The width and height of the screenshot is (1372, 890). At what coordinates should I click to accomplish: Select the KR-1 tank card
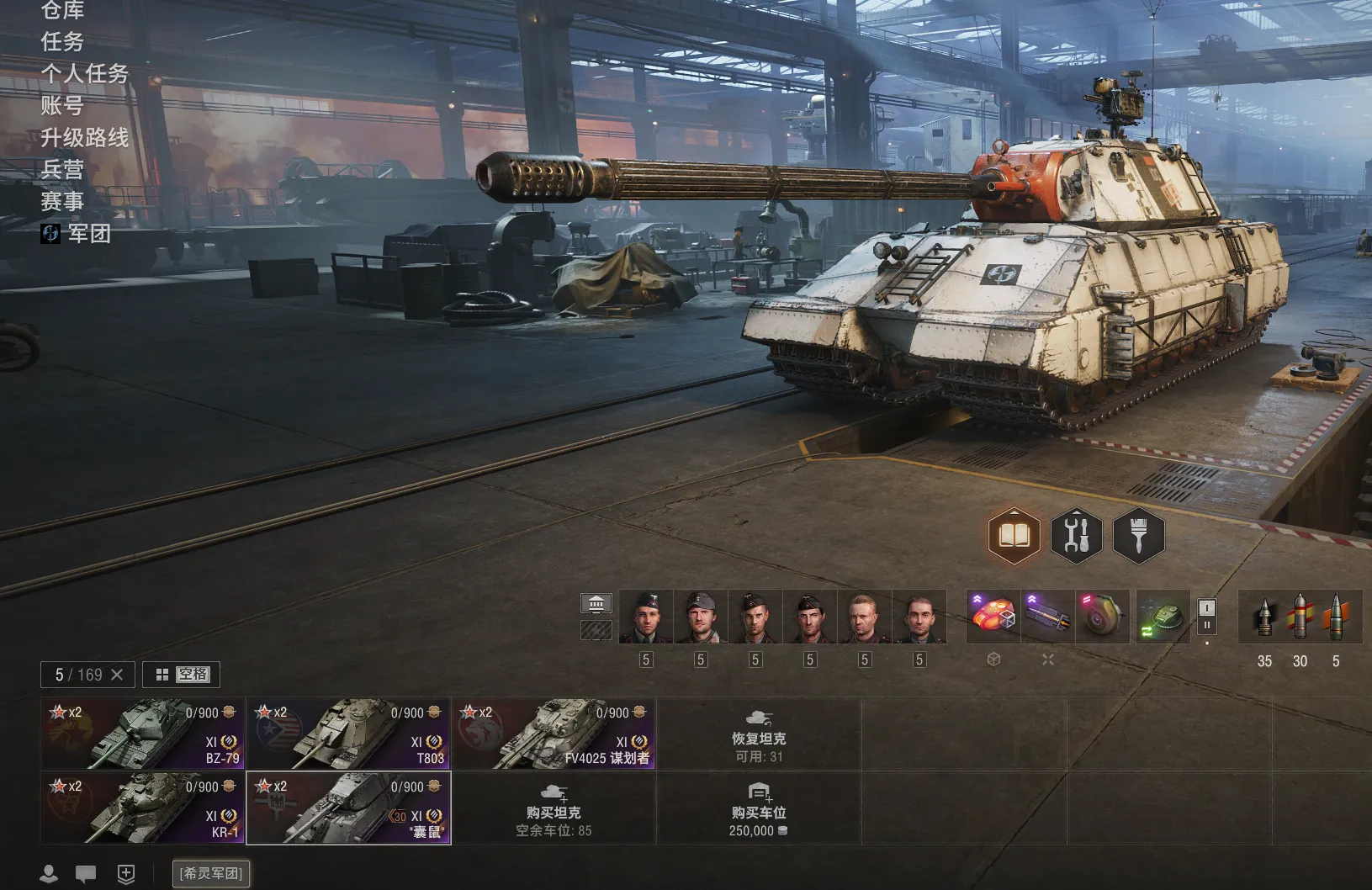click(x=142, y=808)
